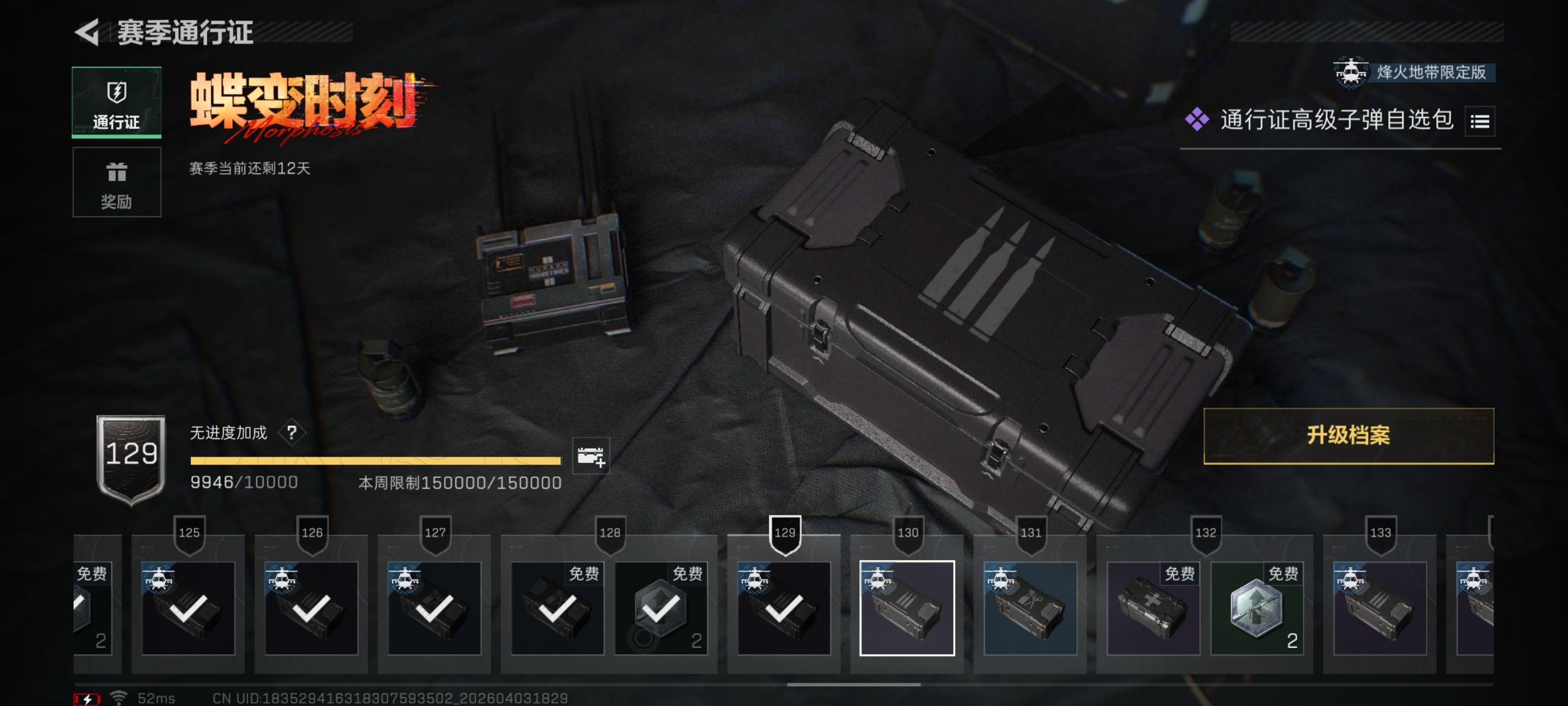The height and width of the screenshot is (706, 1568).
Task: Click the 升级档案 upgrade button
Action: 1348,435
